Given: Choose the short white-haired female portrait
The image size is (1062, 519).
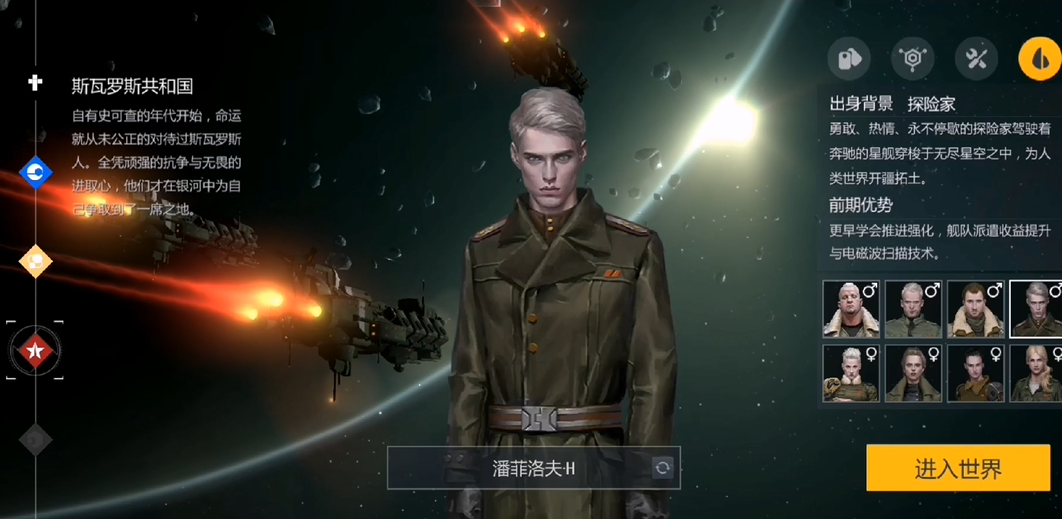Looking at the screenshot, I should pyautogui.click(x=850, y=373).
